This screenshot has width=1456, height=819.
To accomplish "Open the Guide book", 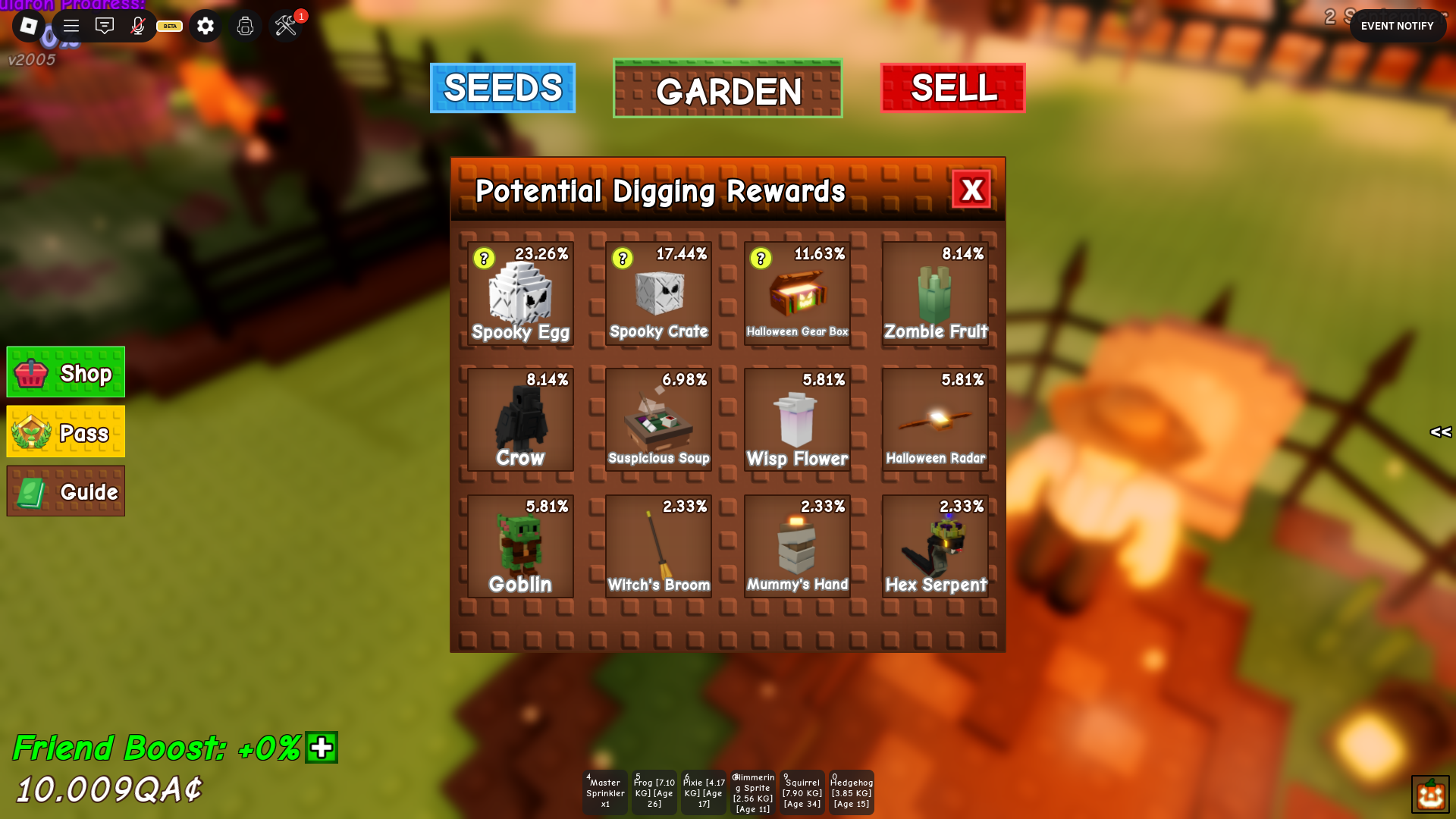I will pos(66,491).
